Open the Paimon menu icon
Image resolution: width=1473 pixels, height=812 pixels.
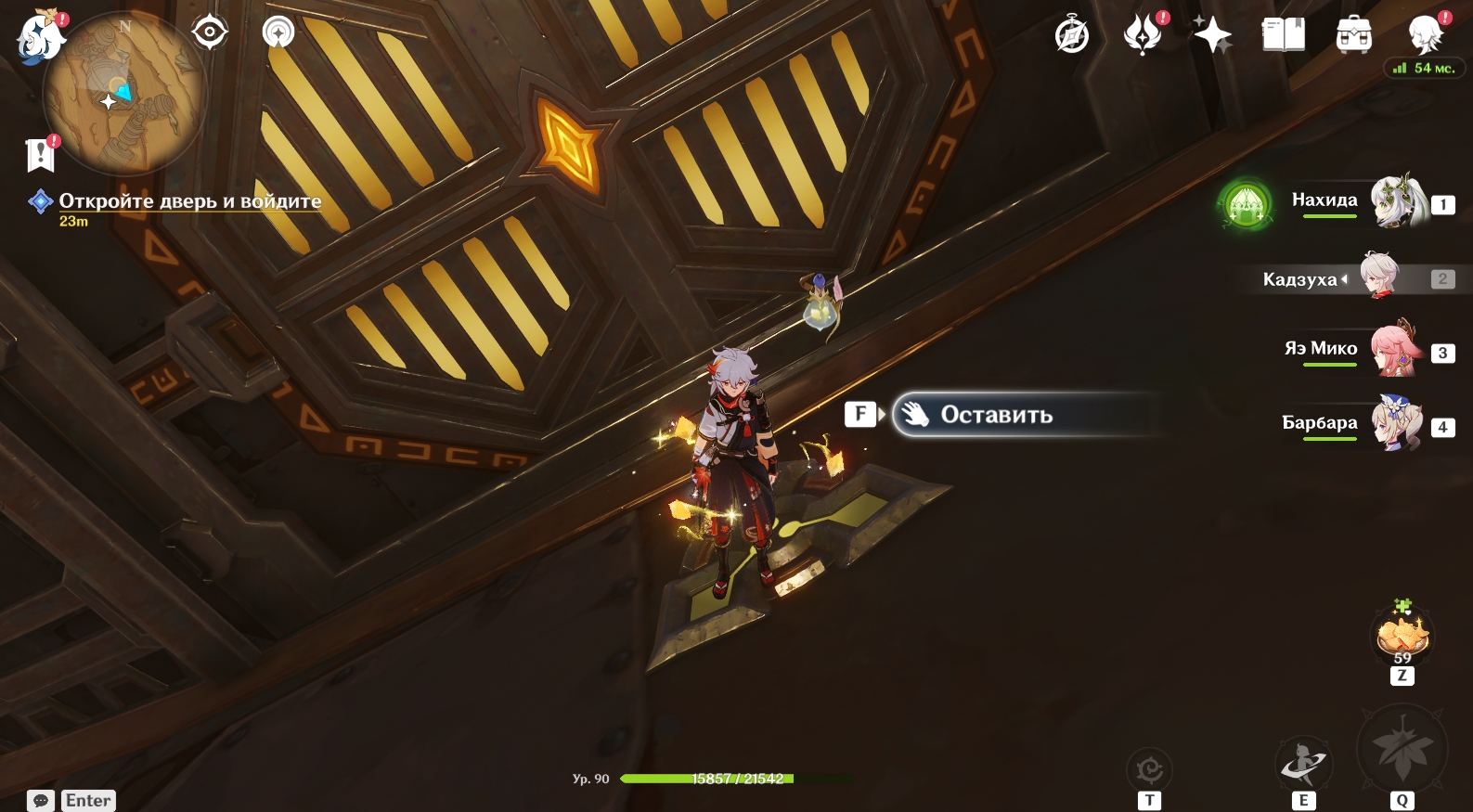[x=41, y=38]
